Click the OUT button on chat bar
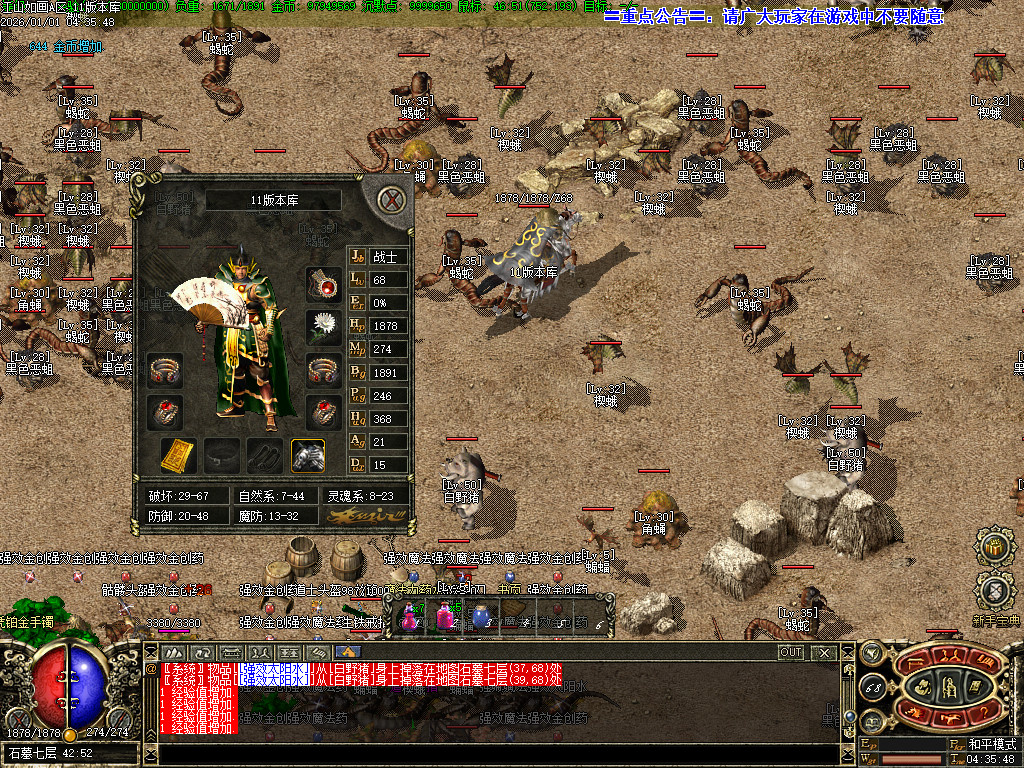Screen dimensions: 1024x768 (791, 652)
